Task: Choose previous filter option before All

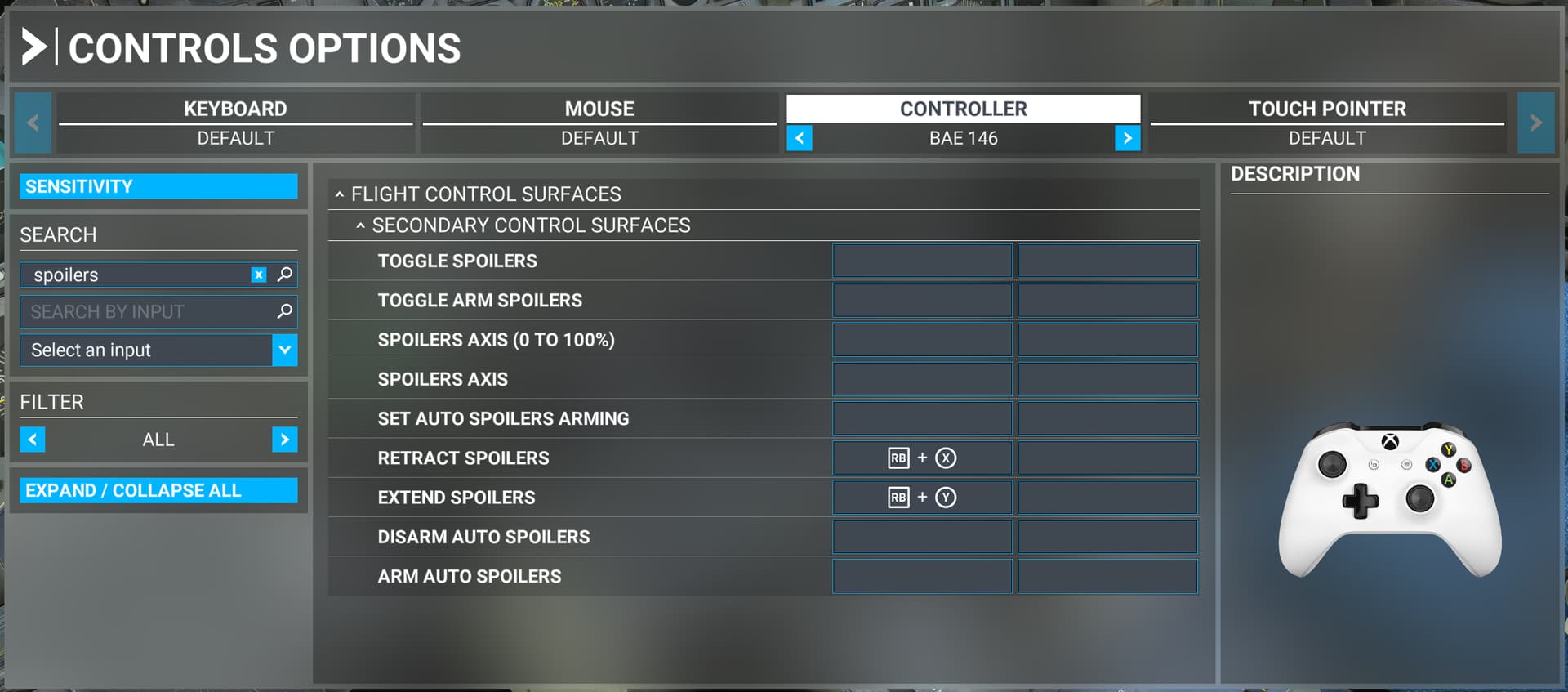Action: coord(33,440)
